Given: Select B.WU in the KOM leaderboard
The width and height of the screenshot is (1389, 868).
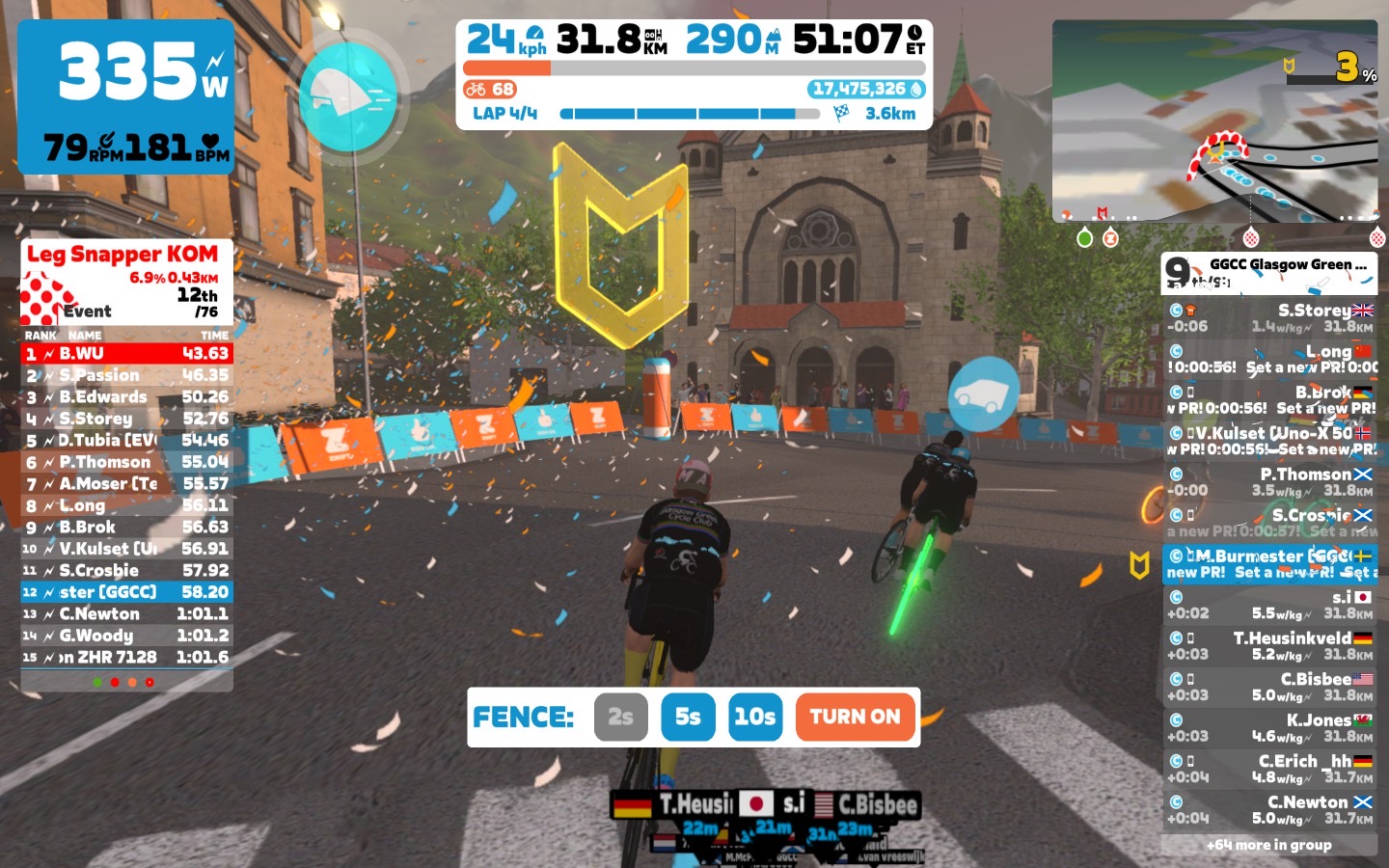Looking at the screenshot, I should point(126,354).
